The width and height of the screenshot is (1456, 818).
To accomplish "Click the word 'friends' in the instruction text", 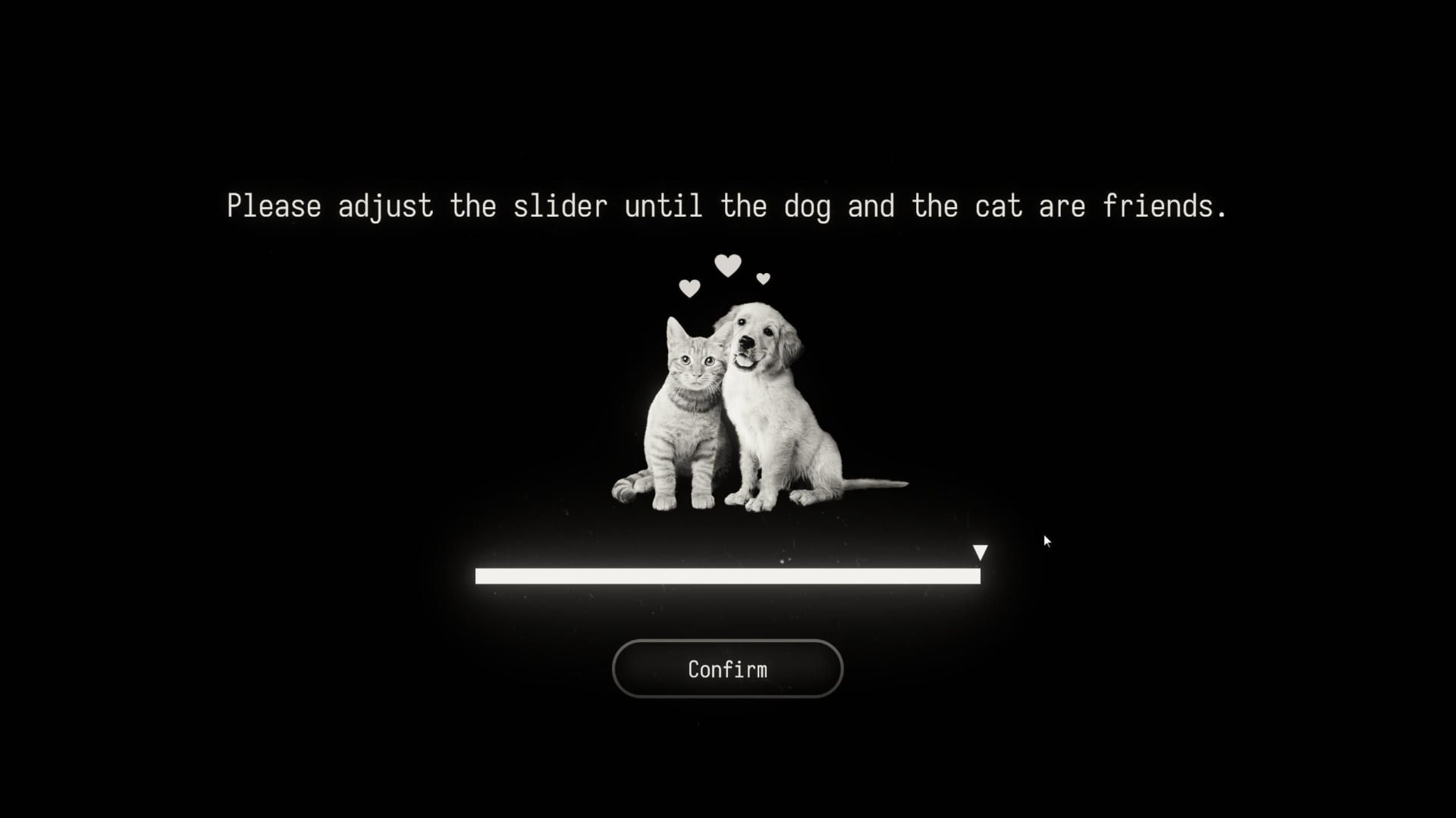I will pos(1160,205).
